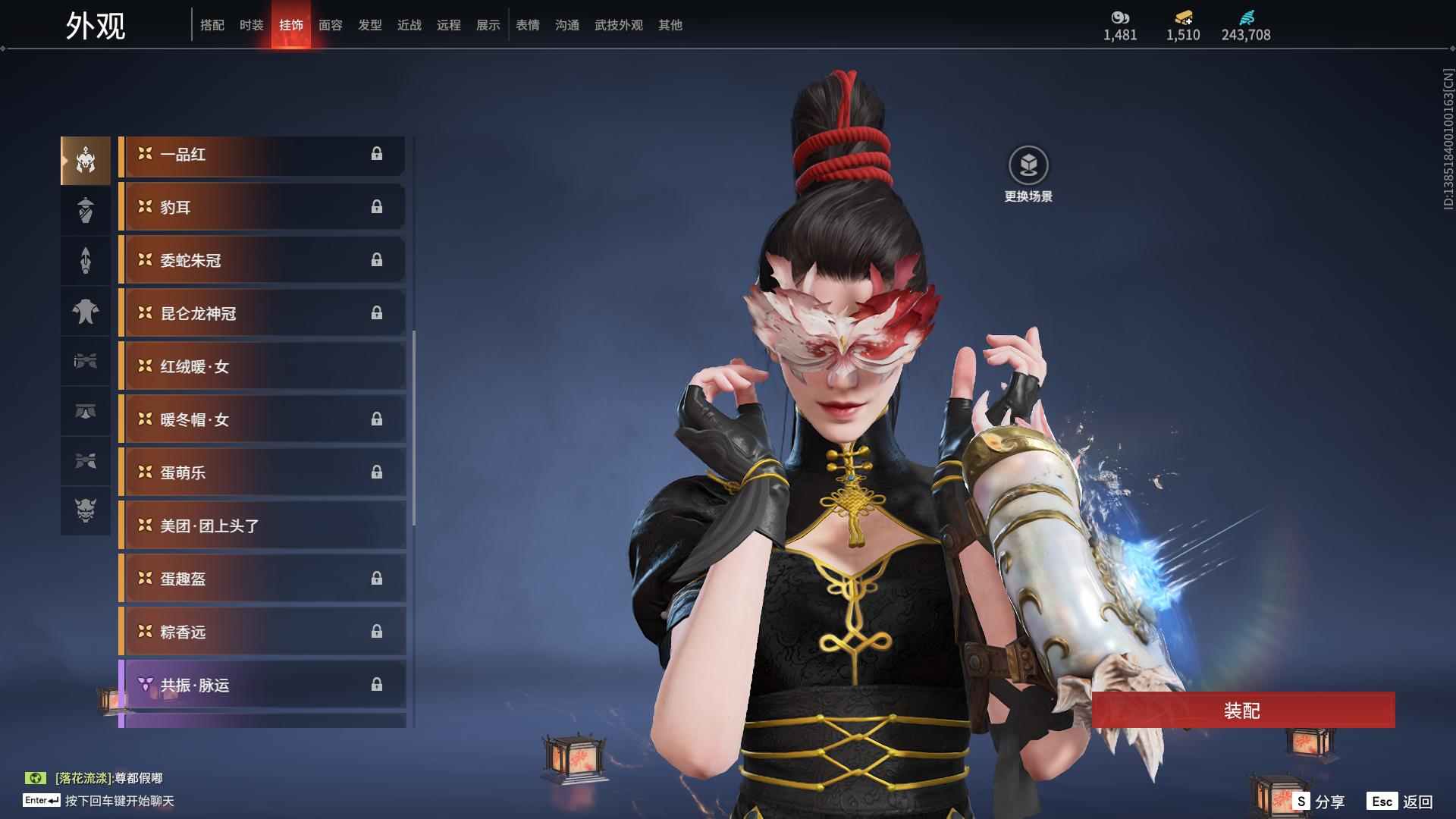Click the 分享 share button
Screen dimensions: 1456x819
point(1319,802)
